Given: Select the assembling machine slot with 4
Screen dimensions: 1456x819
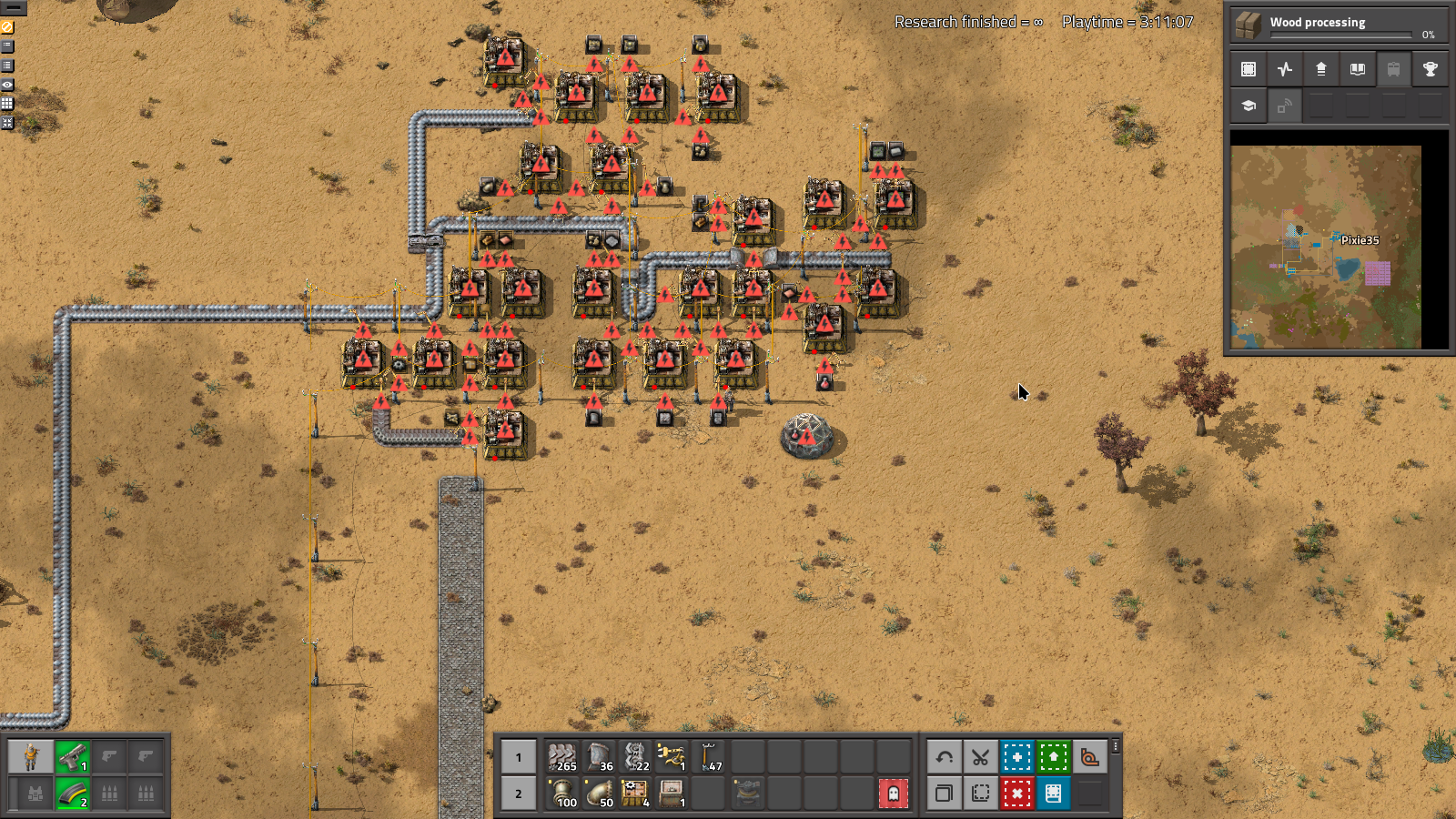Looking at the screenshot, I should click(x=636, y=794).
